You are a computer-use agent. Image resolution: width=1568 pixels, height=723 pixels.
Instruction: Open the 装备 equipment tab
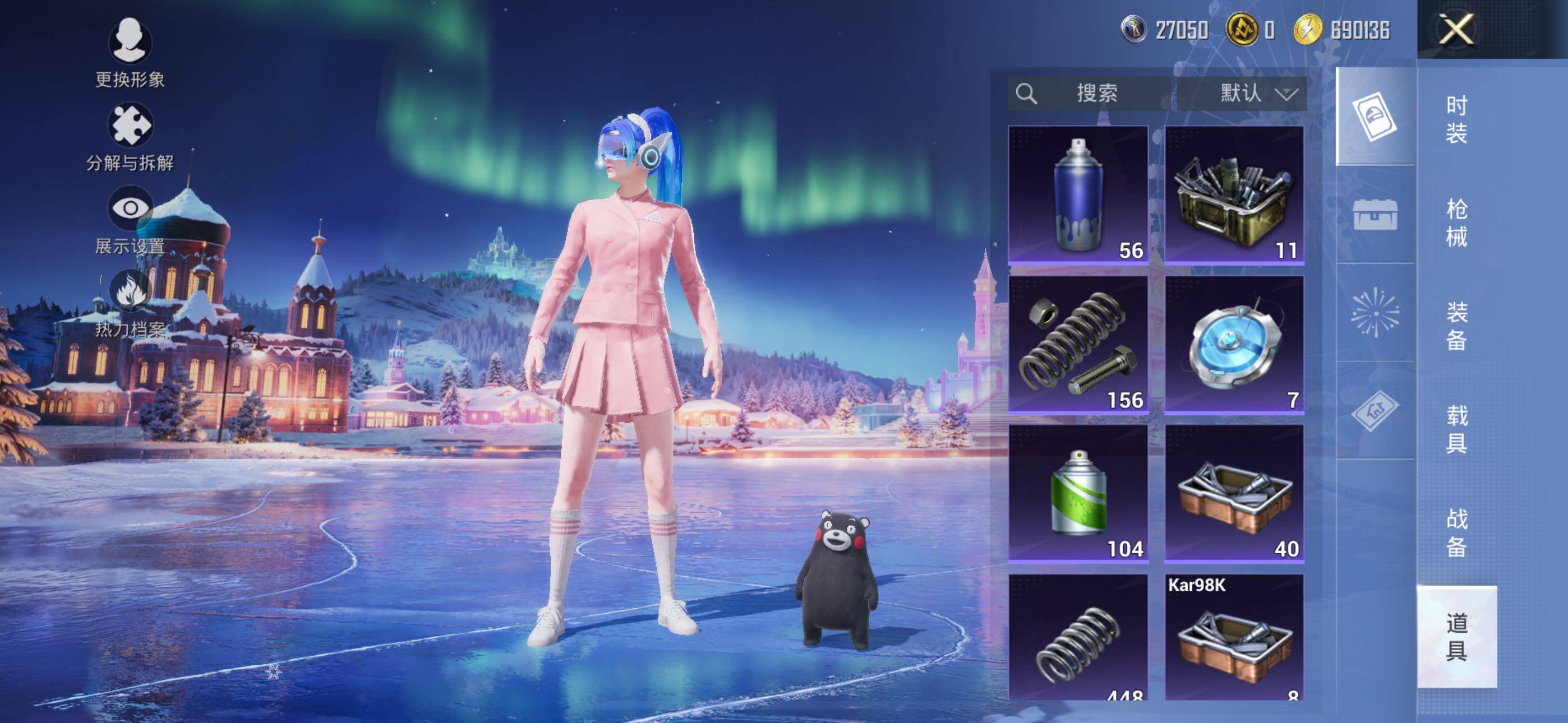(1456, 326)
